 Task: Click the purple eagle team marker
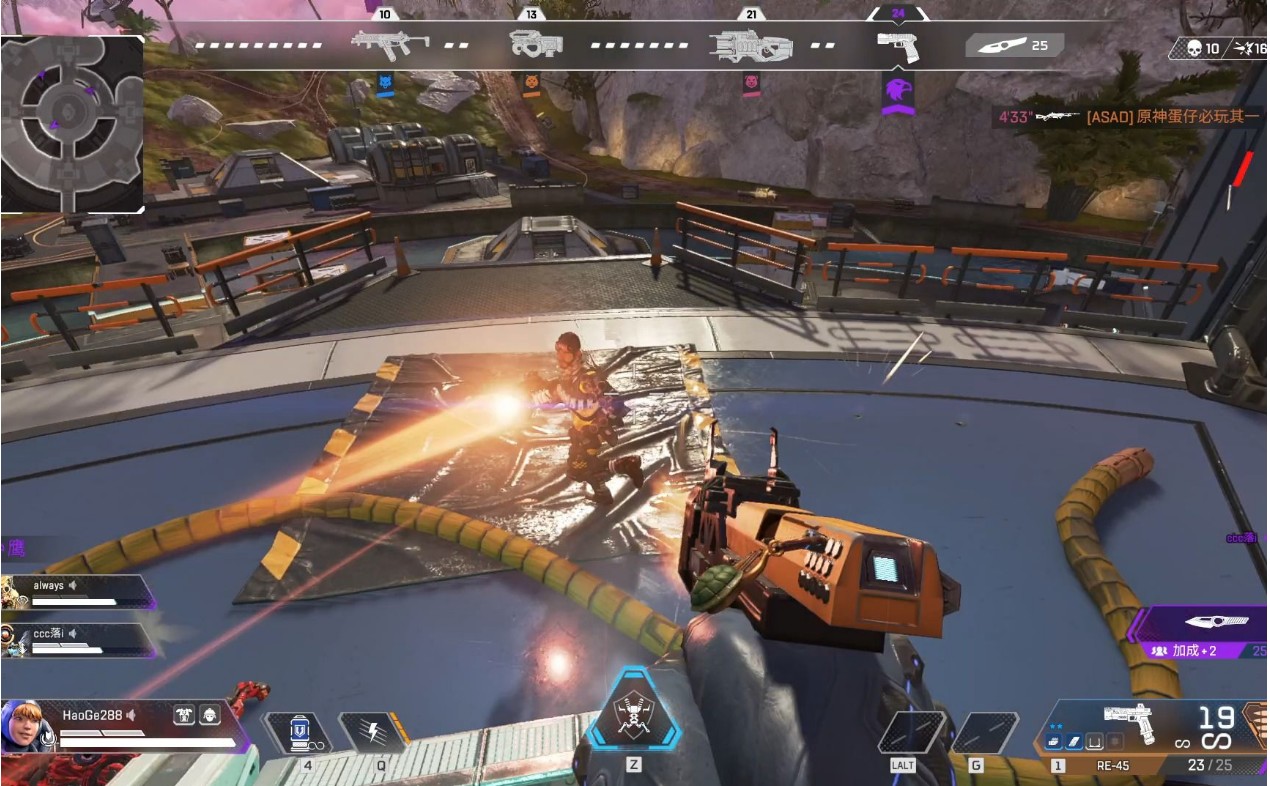(x=898, y=91)
